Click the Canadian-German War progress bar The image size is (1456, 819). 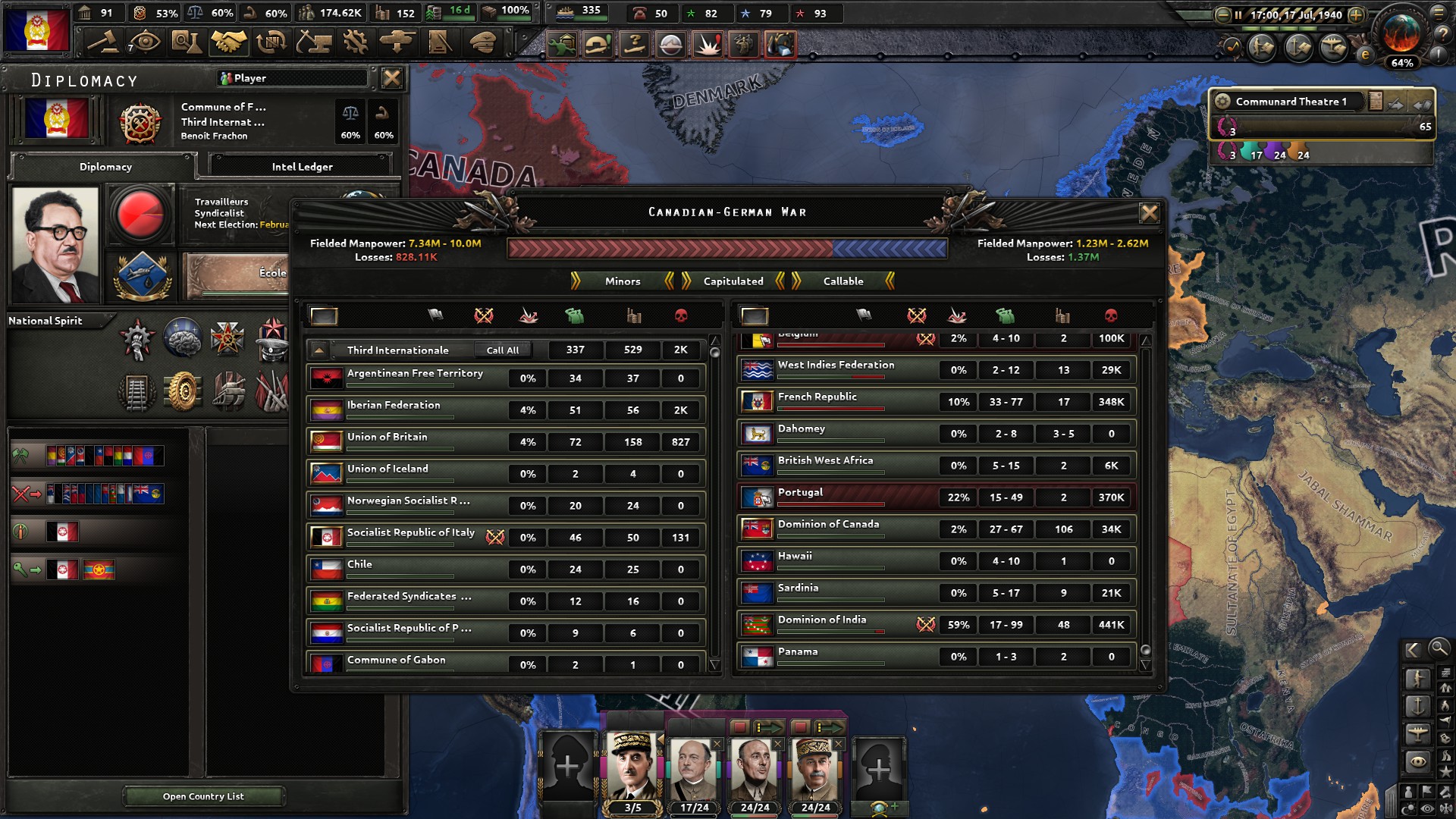726,246
